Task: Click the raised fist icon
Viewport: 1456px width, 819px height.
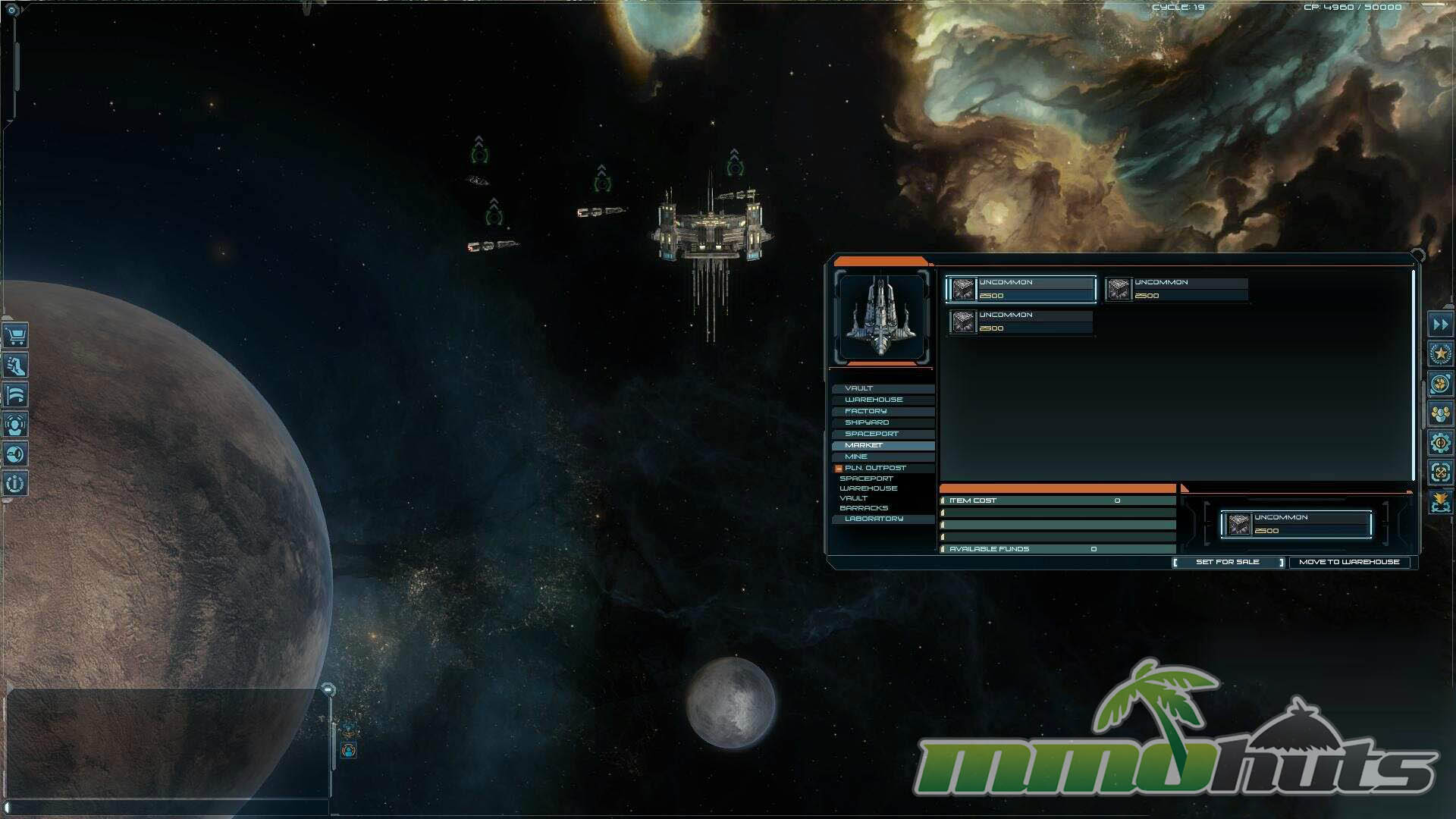Action: click(x=15, y=366)
